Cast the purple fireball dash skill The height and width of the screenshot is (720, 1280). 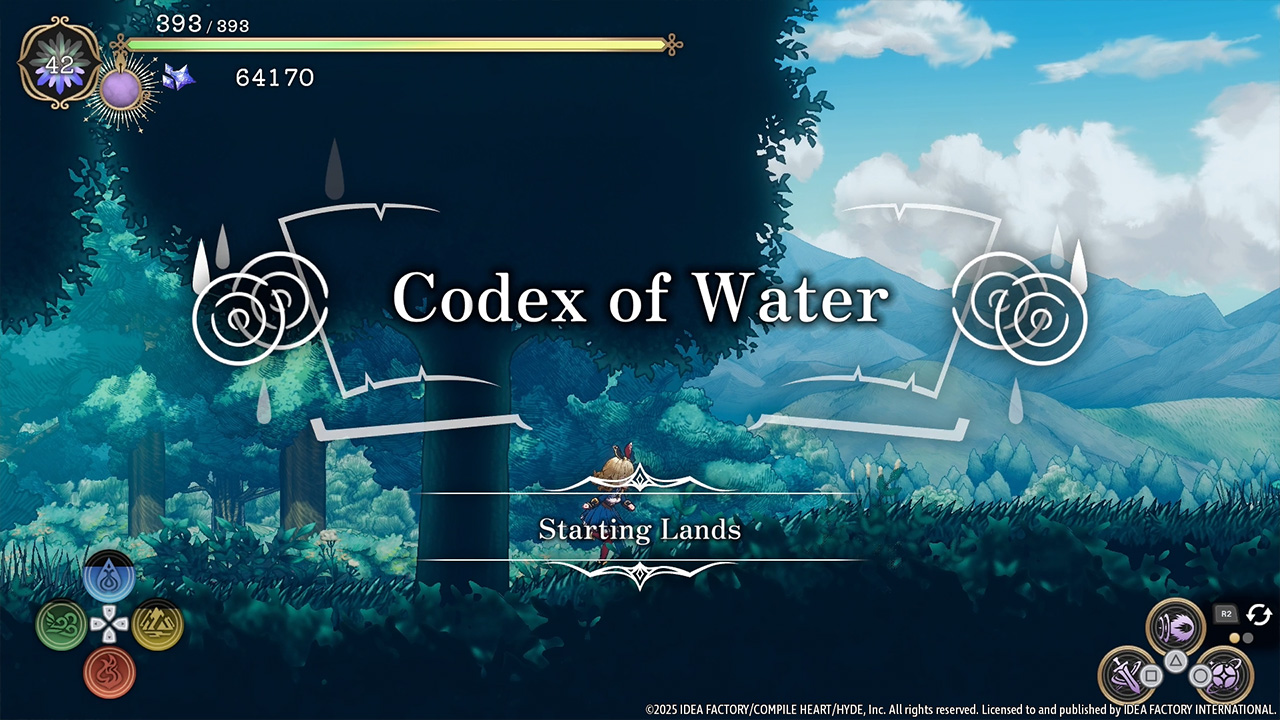click(x=1175, y=627)
